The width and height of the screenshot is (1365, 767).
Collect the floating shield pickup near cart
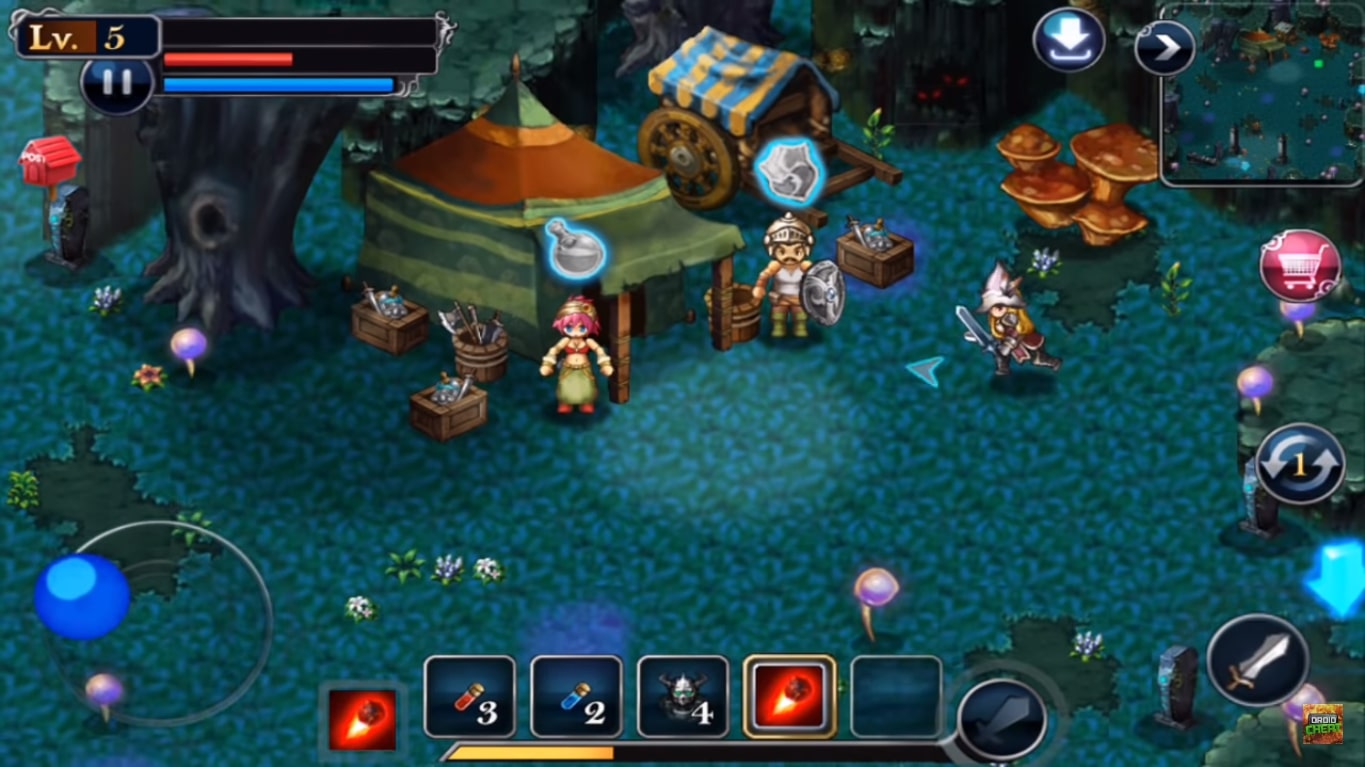(x=789, y=165)
